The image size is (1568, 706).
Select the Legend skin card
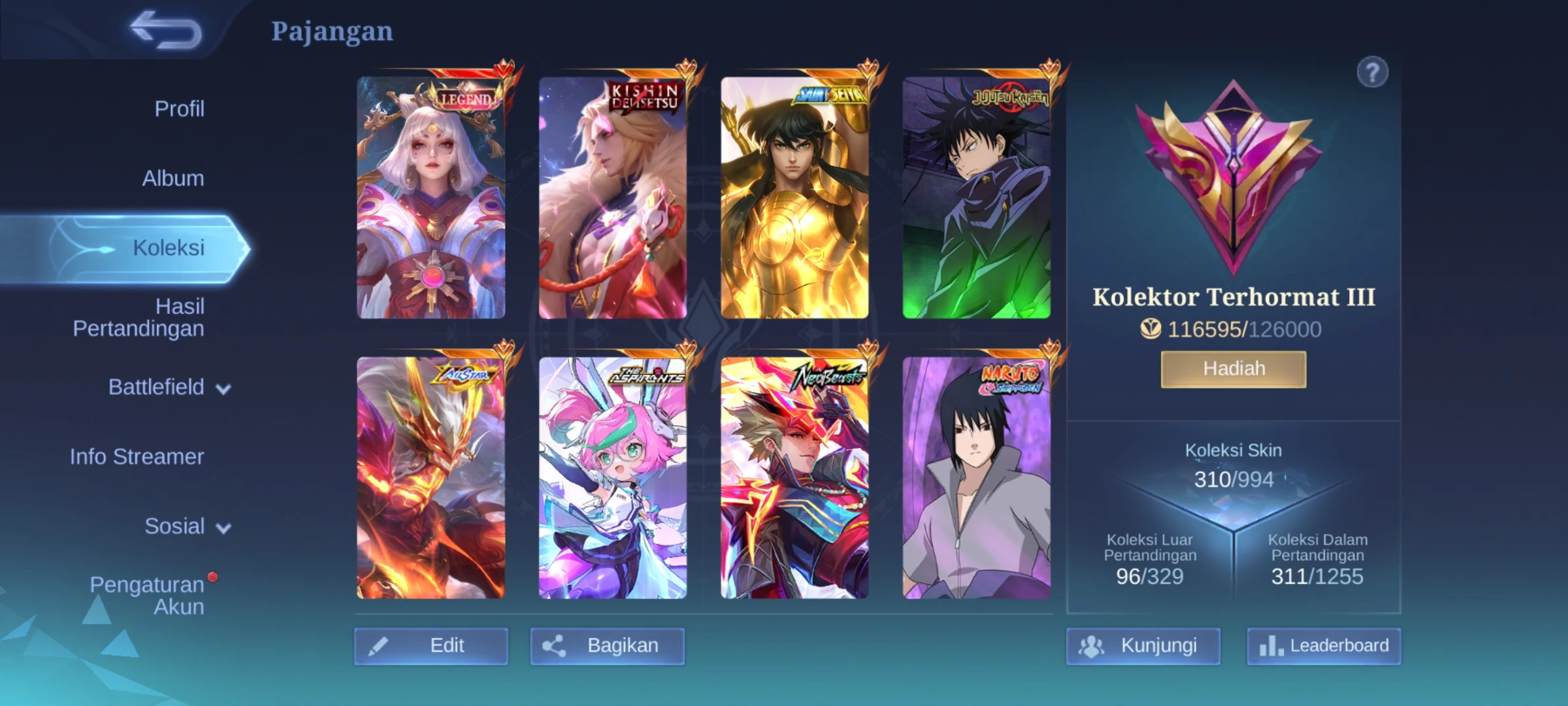pos(431,197)
